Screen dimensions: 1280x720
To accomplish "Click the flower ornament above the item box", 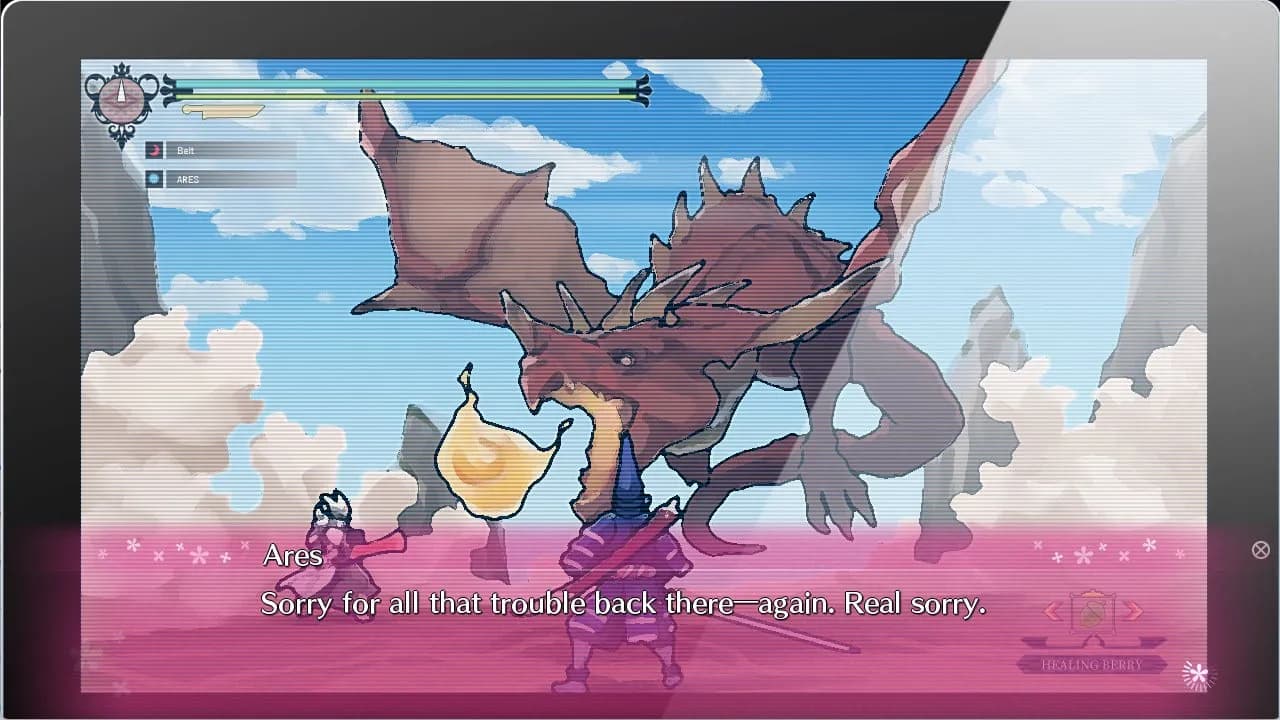I will click(x=1083, y=556).
